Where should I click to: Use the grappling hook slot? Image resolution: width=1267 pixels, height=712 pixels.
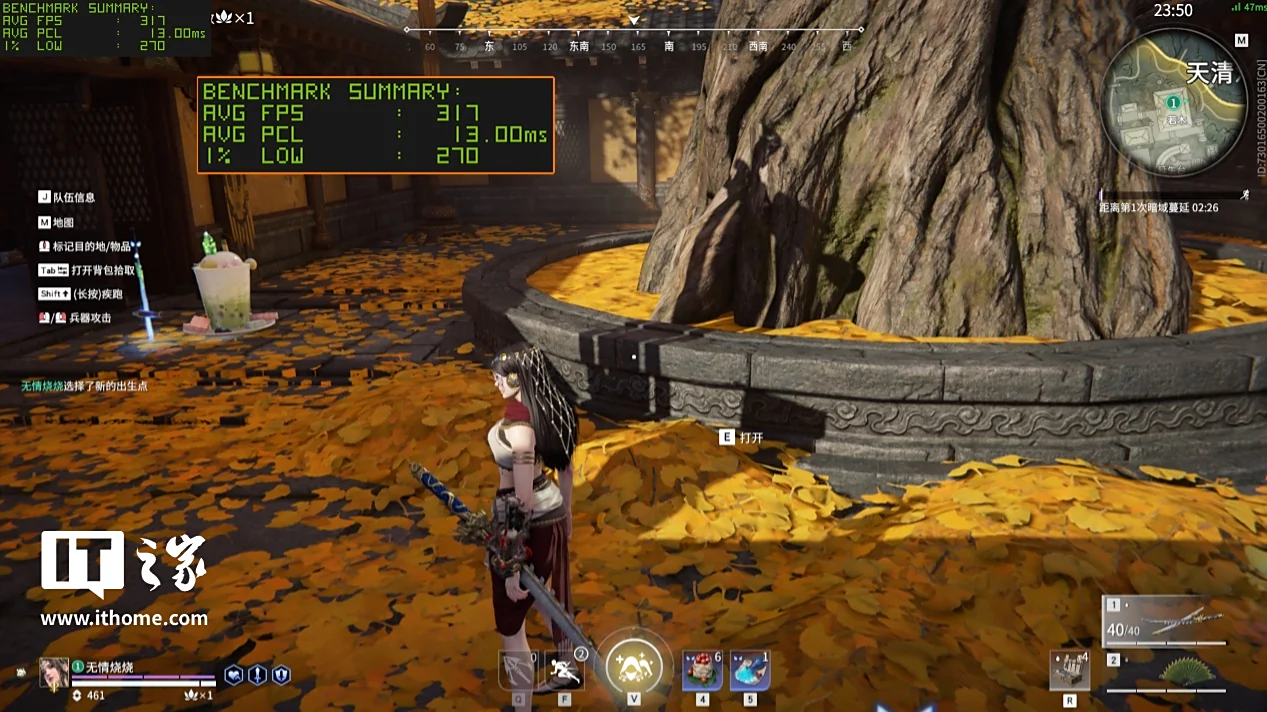(x=519, y=670)
